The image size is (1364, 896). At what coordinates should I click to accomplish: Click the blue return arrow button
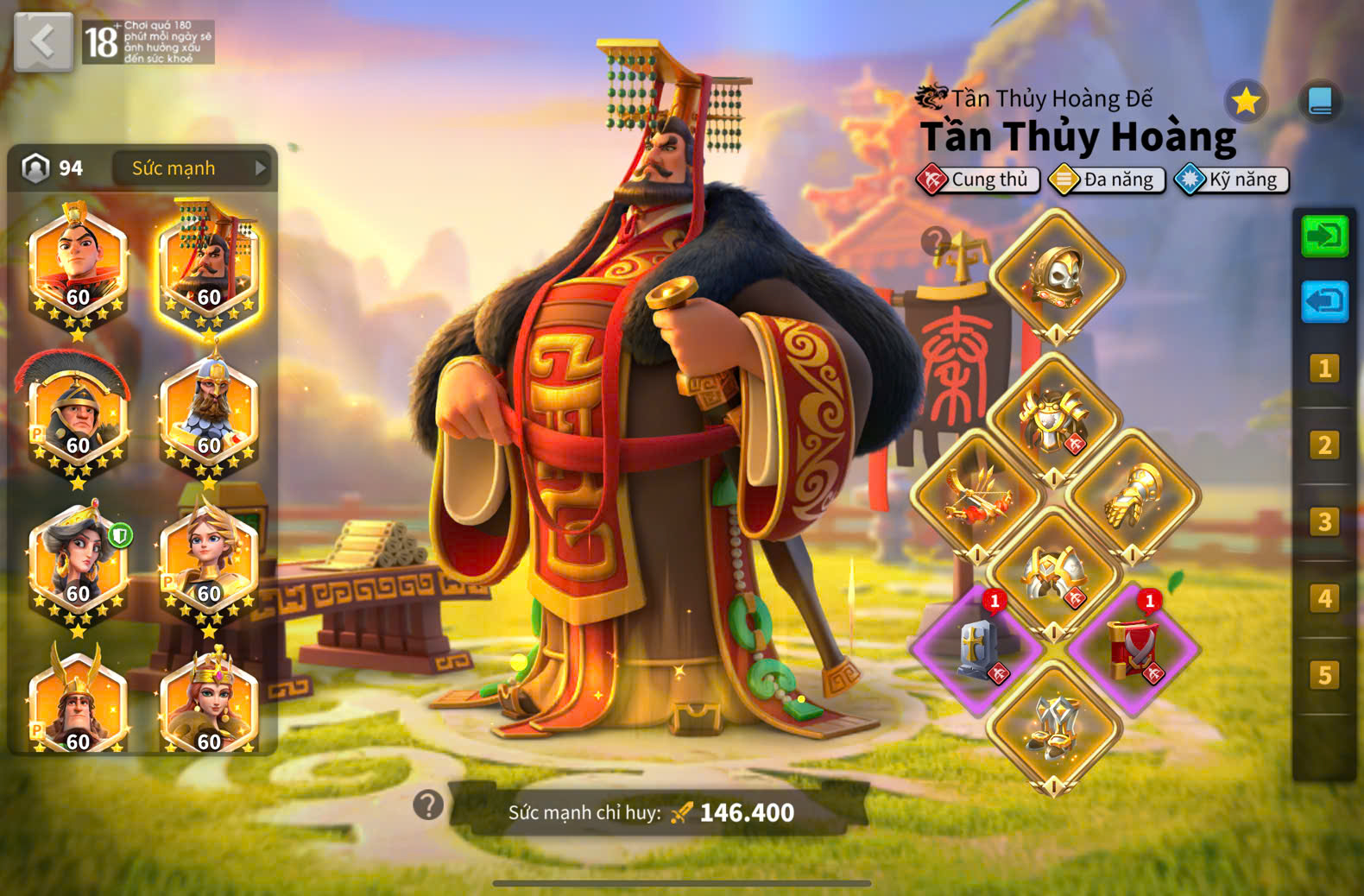point(1324,301)
